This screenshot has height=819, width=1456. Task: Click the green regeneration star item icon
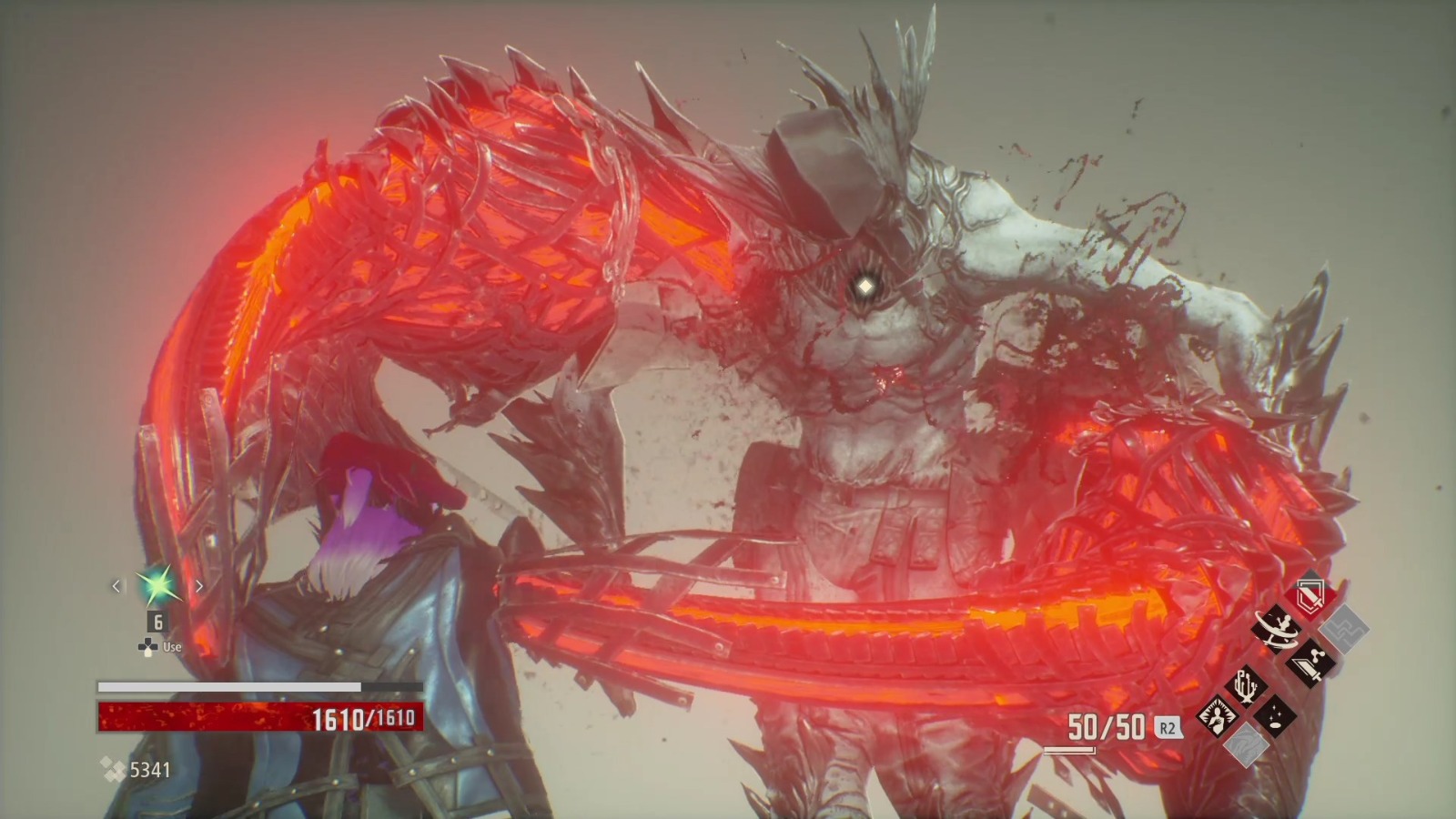tap(157, 587)
